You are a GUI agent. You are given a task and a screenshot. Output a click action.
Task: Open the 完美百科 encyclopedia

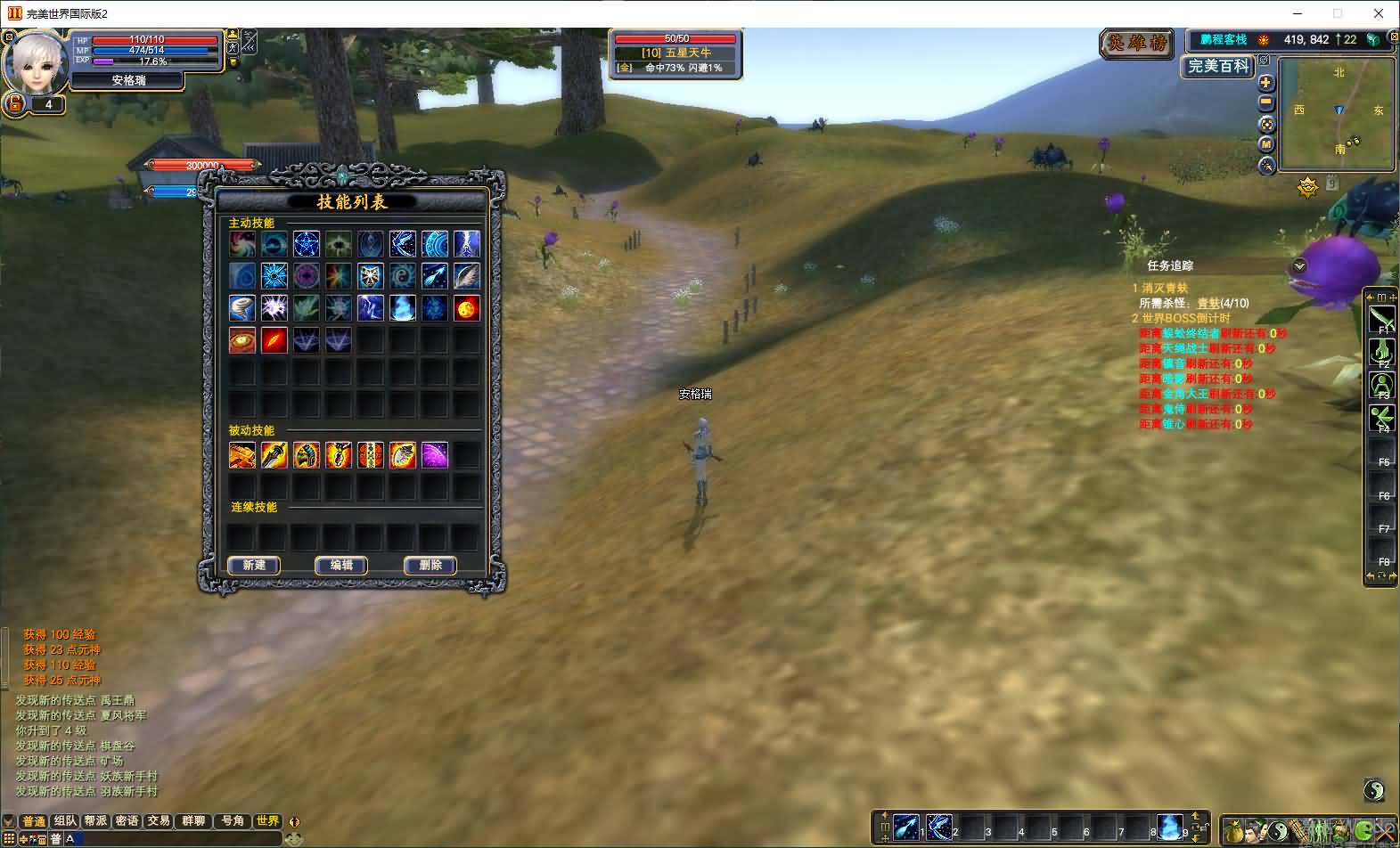click(x=1218, y=66)
